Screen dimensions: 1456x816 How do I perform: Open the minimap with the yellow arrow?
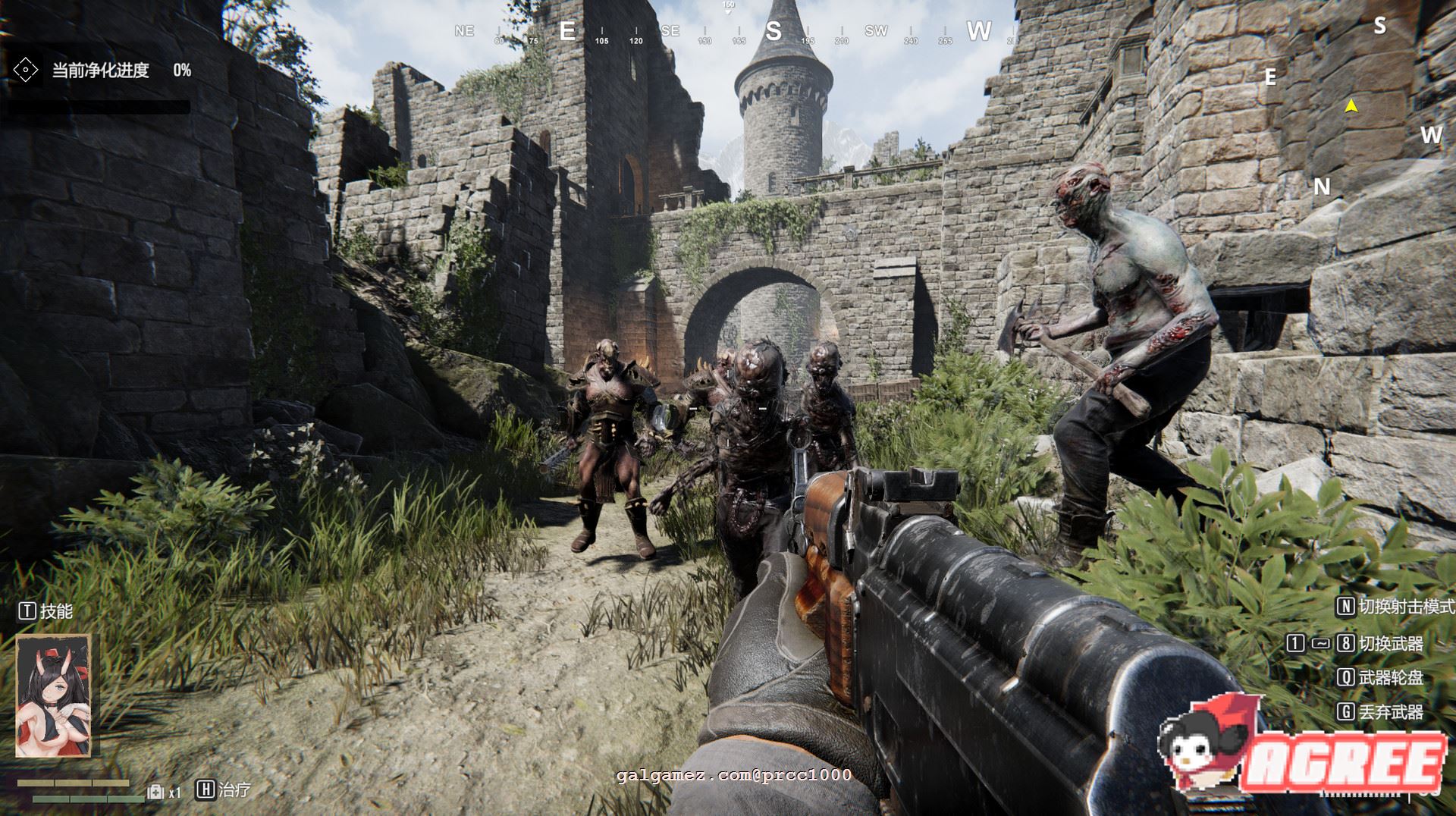[1351, 107]
